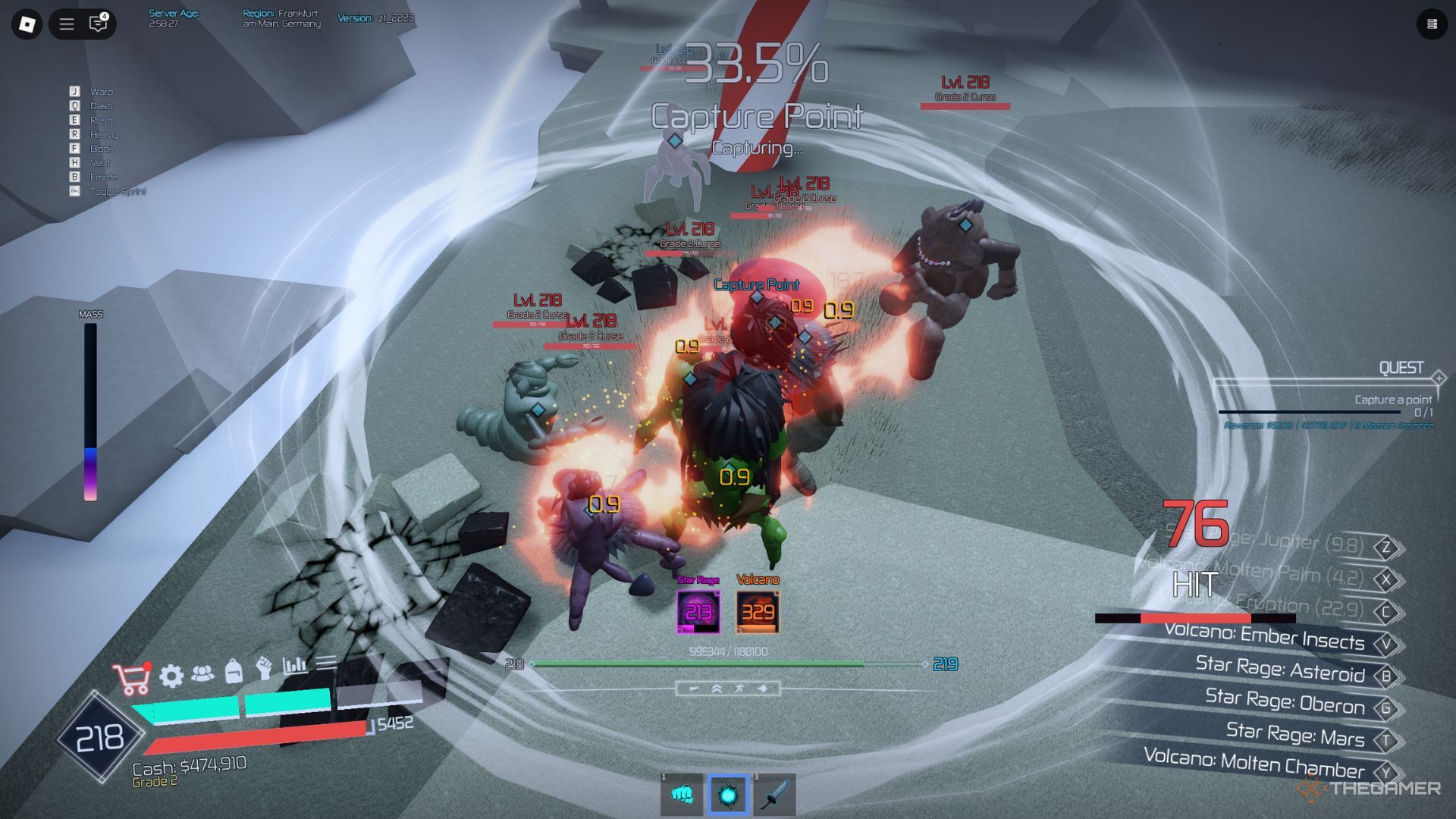Open the Roblox main menu logo

click(27, 24)
